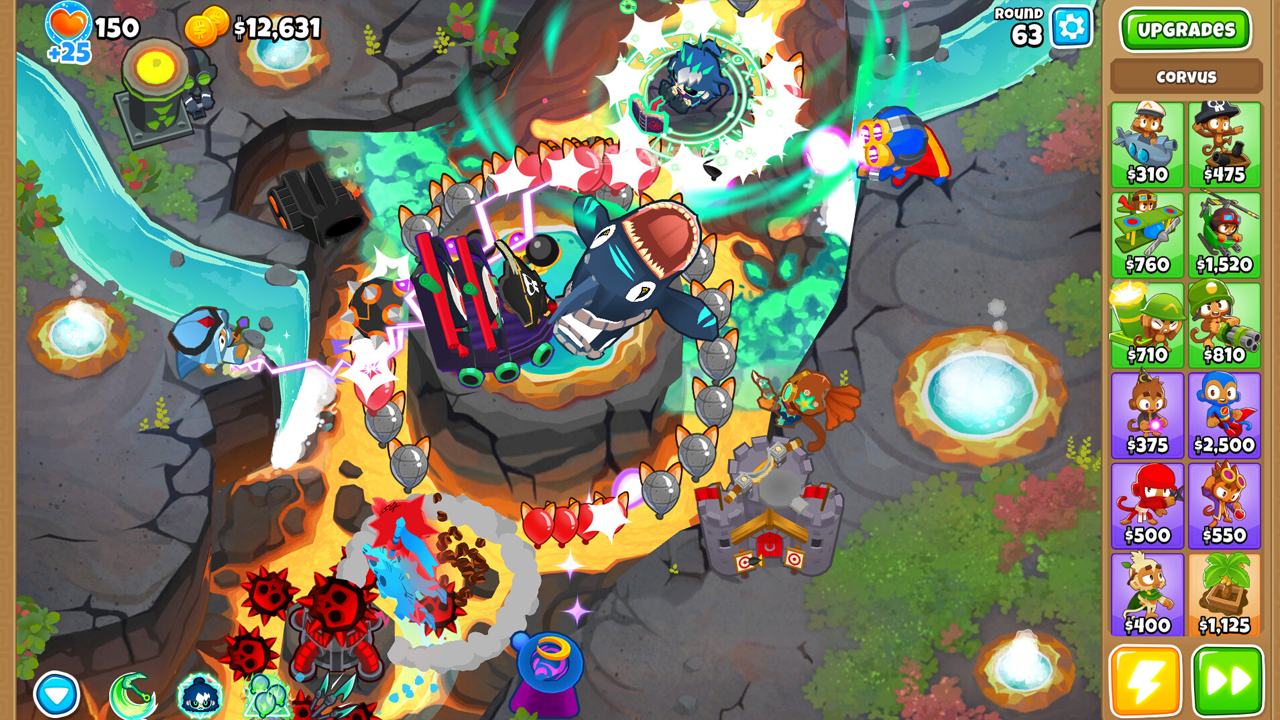The image size is (1280, 720).
Task: Activate the Corvus face ability icon
Action: coord(199,696)
